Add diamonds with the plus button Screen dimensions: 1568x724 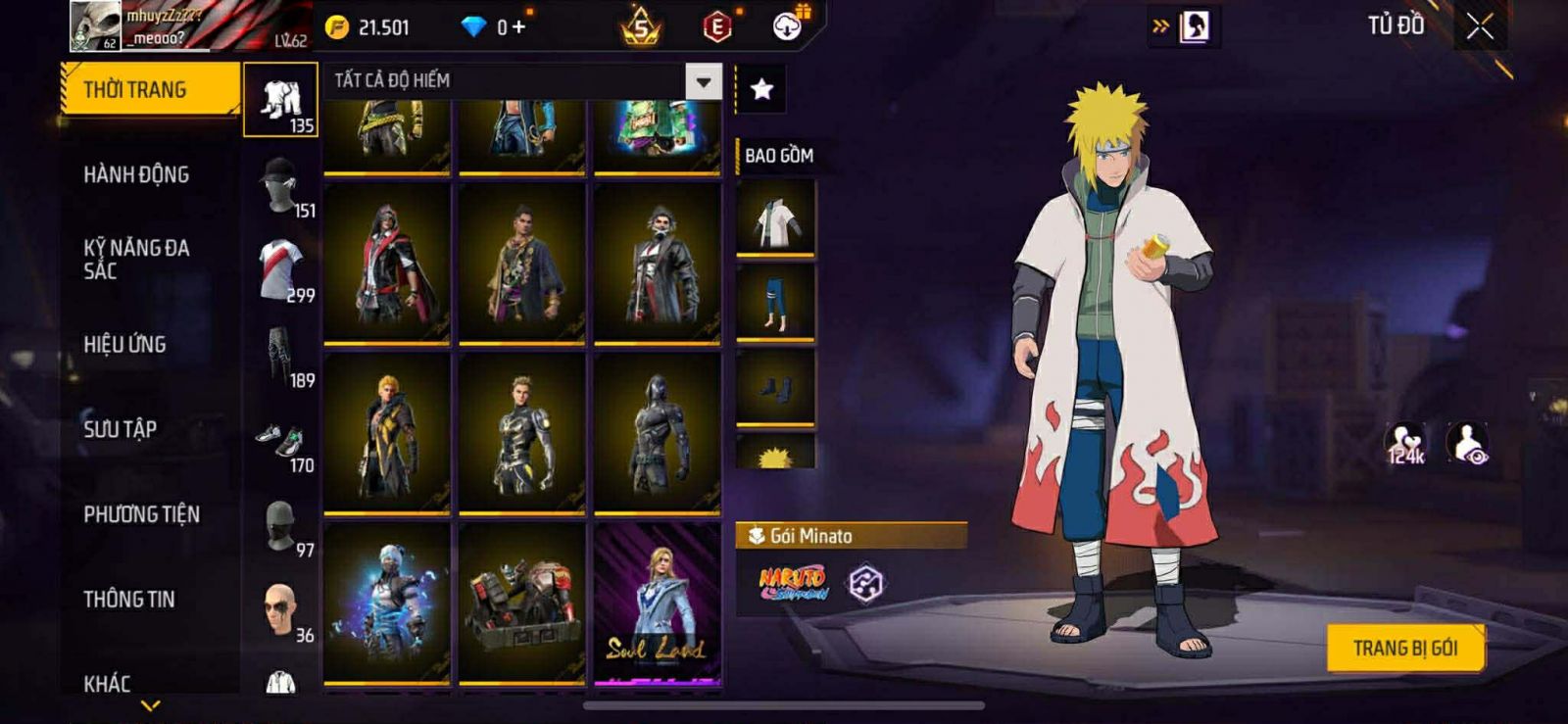518,27
